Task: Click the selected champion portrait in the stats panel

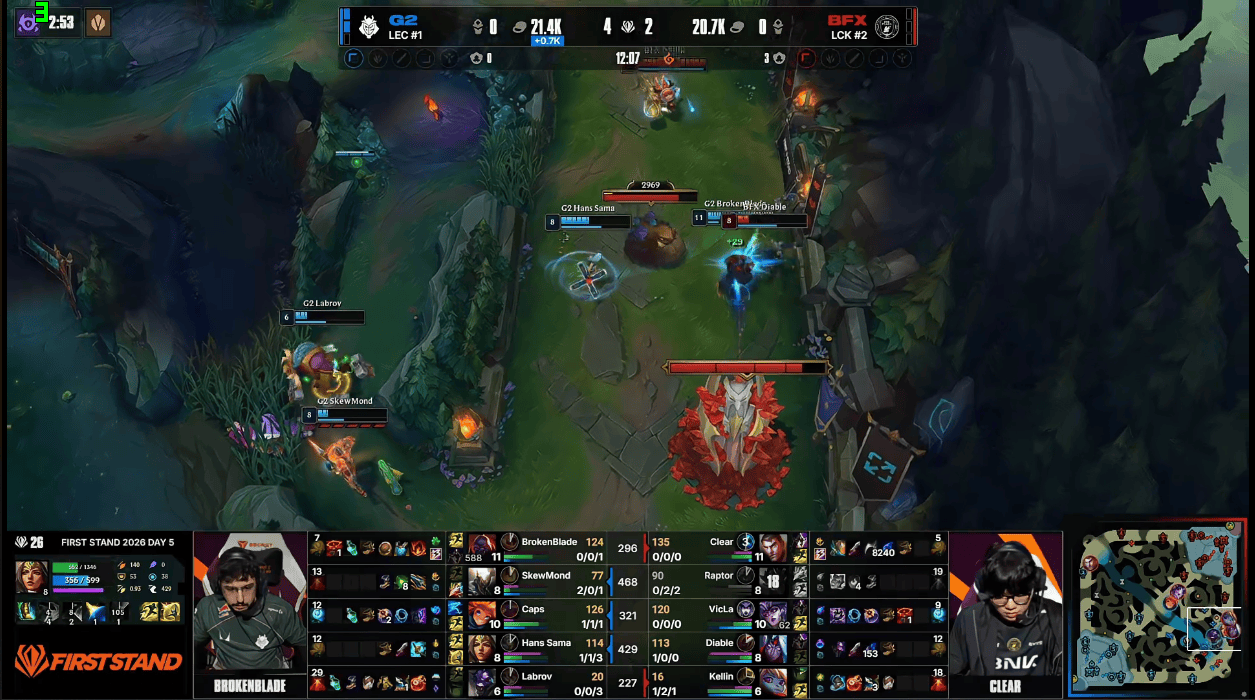Action: coord(31,578)
